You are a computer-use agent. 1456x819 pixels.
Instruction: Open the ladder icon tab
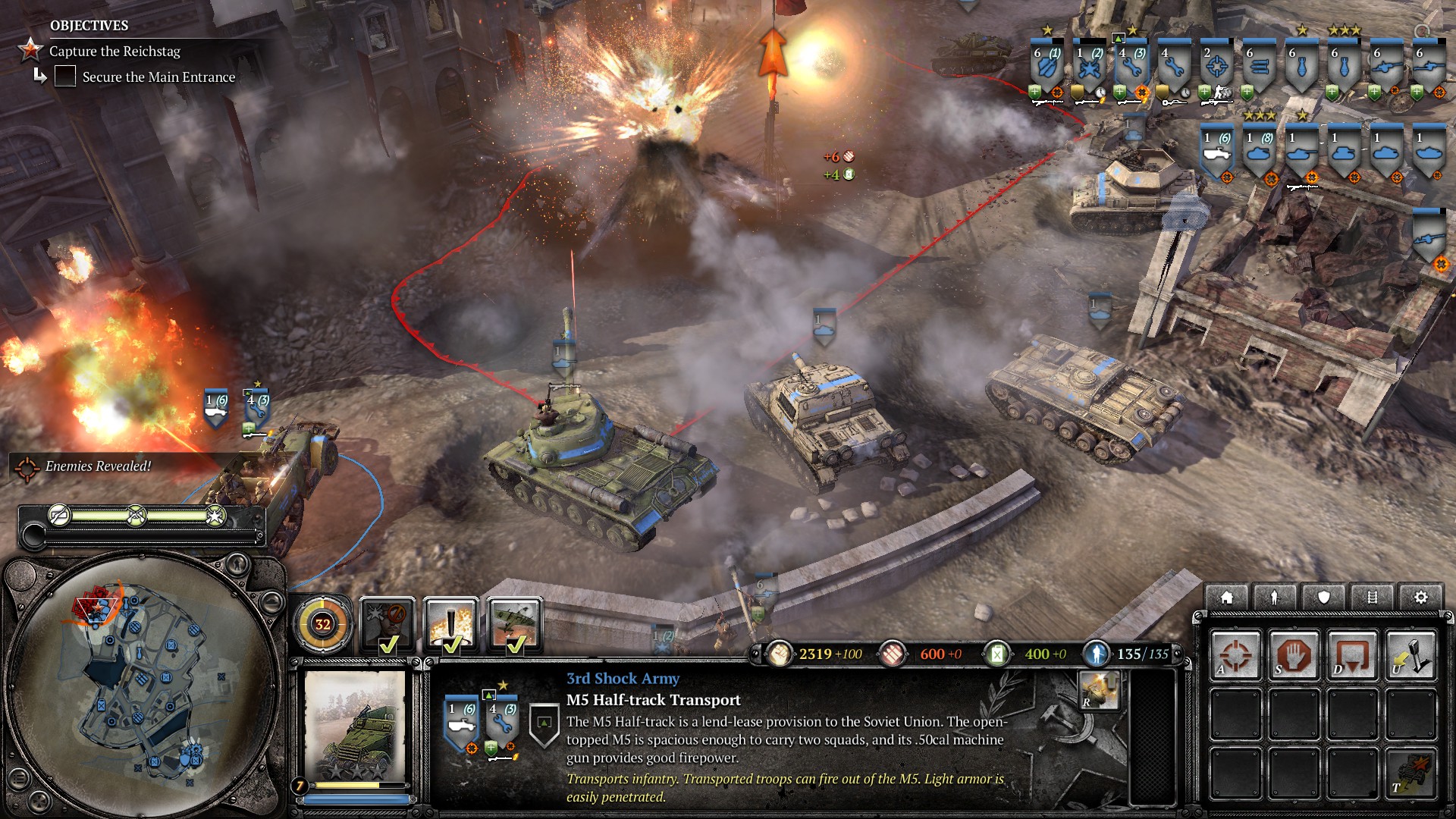1372,598
